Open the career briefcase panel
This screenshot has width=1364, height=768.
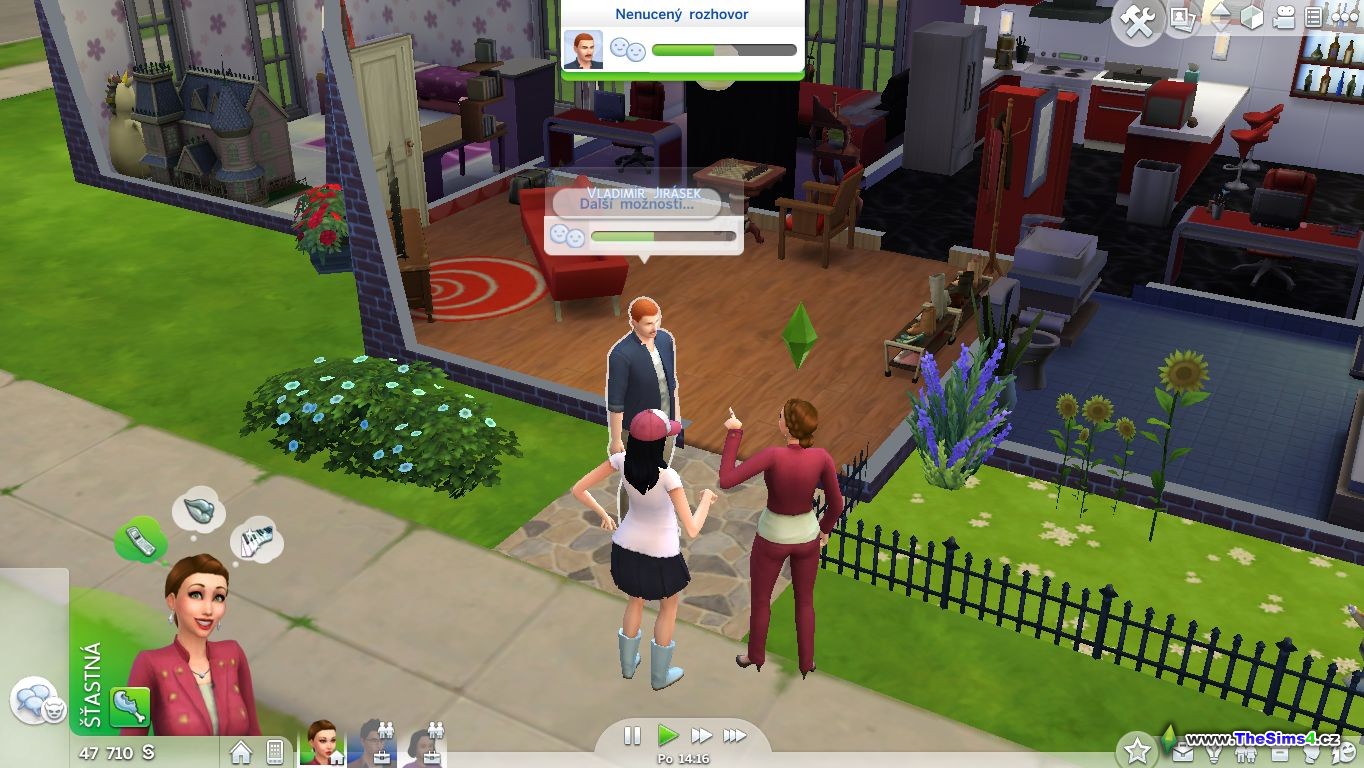pos(1183,754)
